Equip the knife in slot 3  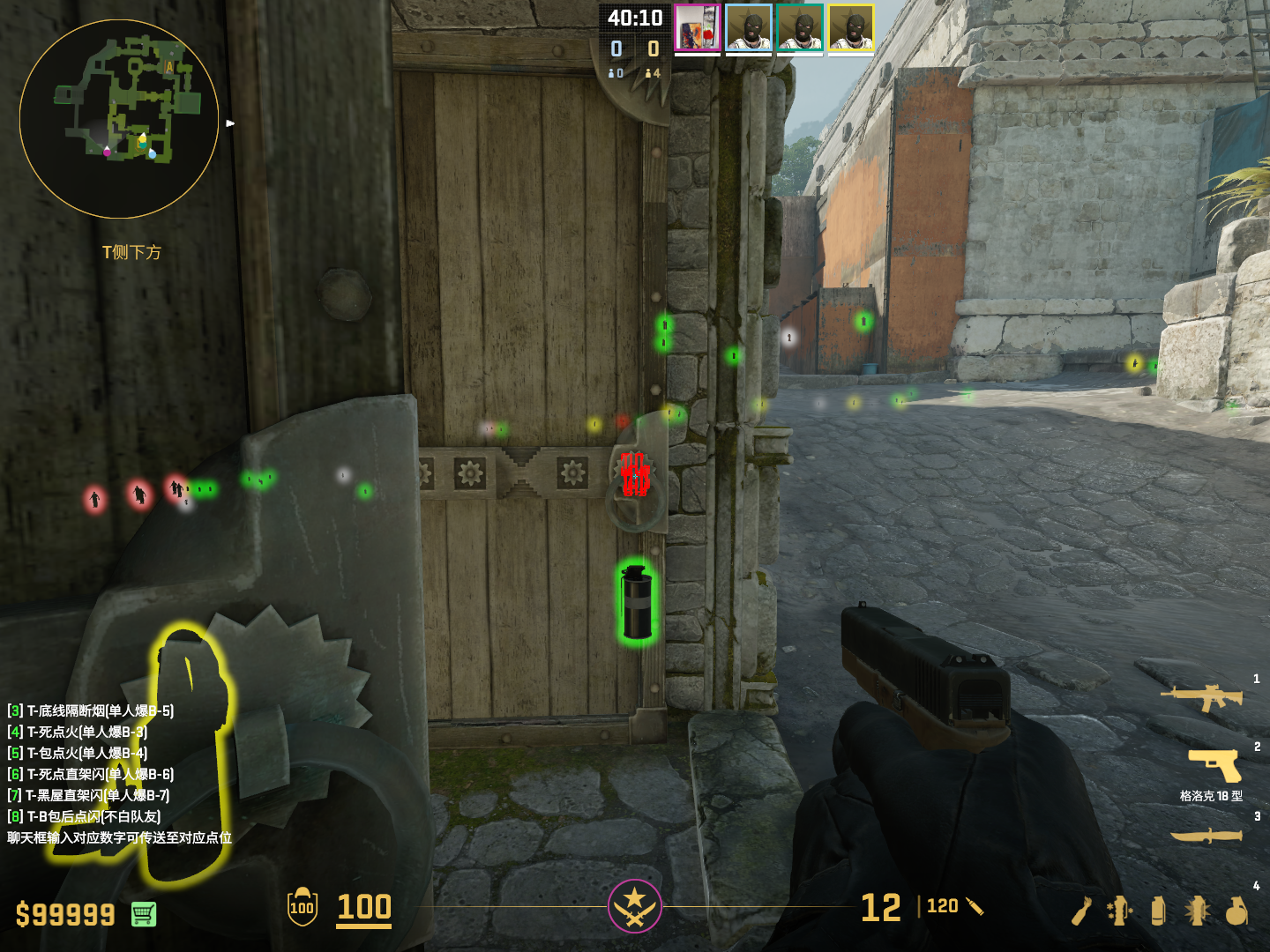(1206, 835)
